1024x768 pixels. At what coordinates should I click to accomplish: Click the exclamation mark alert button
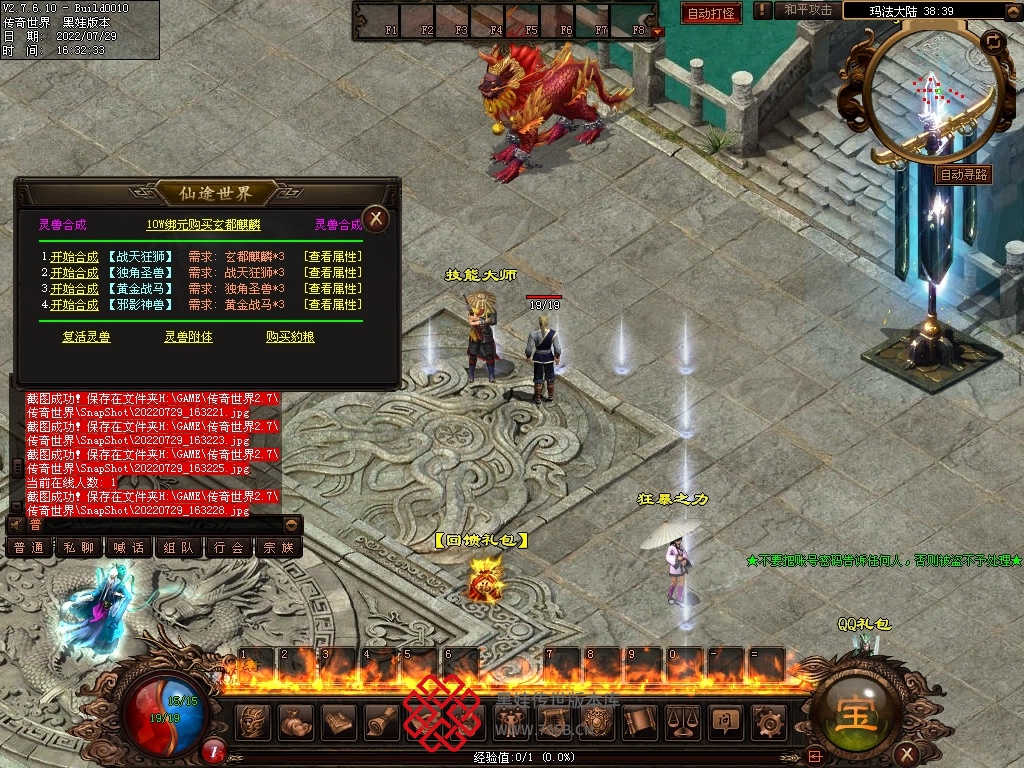pyautogui.click(x=763, y=10)
